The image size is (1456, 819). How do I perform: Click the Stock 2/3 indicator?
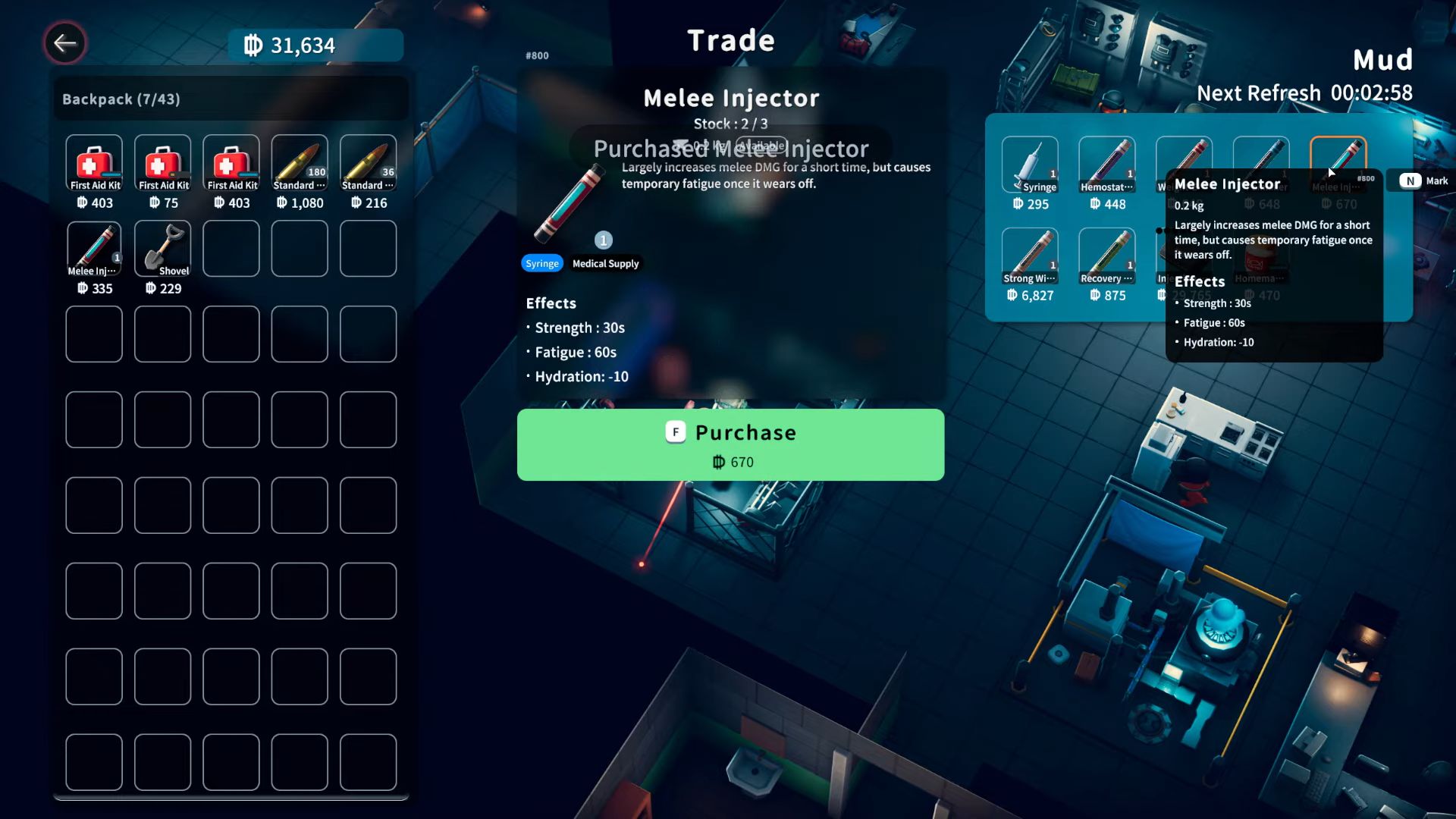(x=730, y=124)
